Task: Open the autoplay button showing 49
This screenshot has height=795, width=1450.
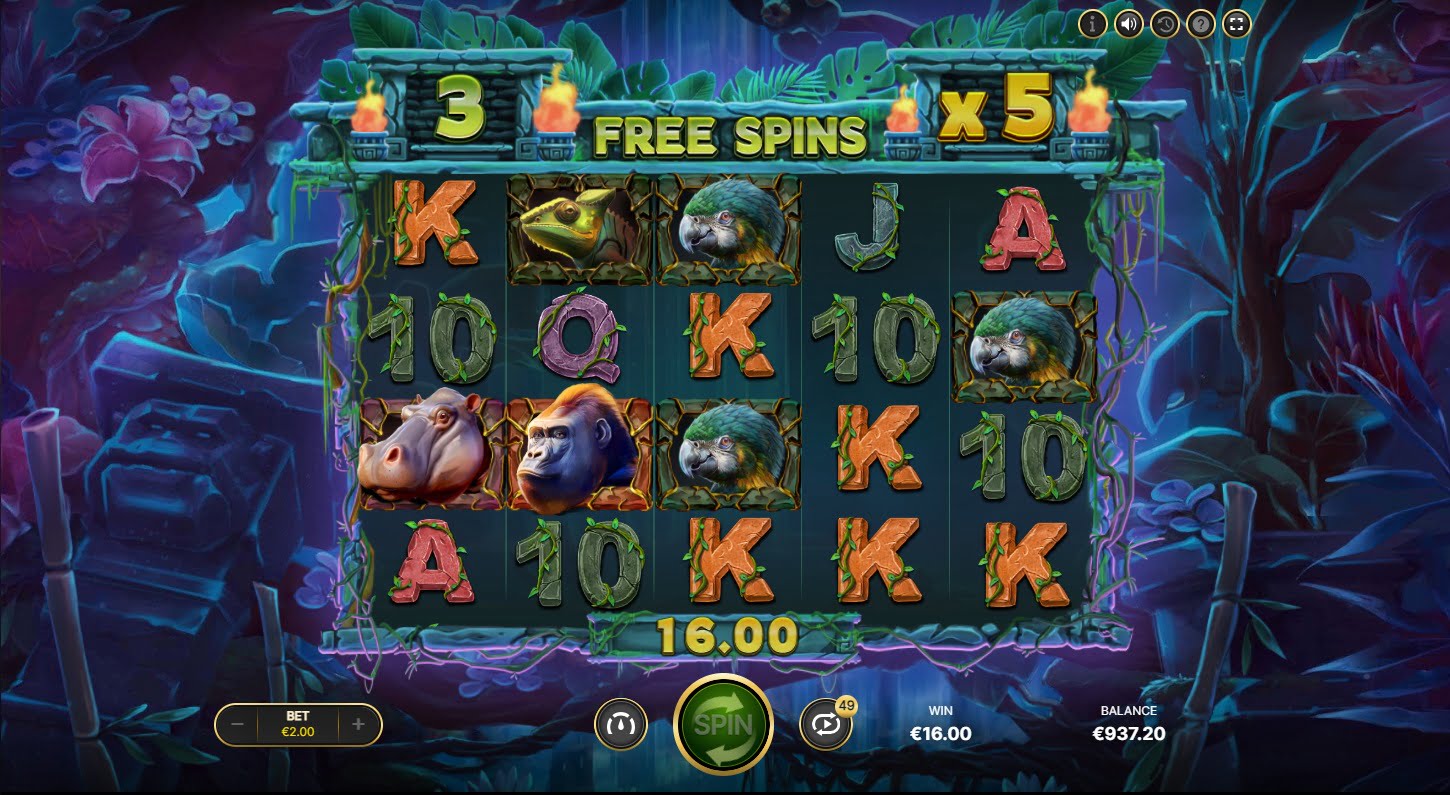Action: 826,725
